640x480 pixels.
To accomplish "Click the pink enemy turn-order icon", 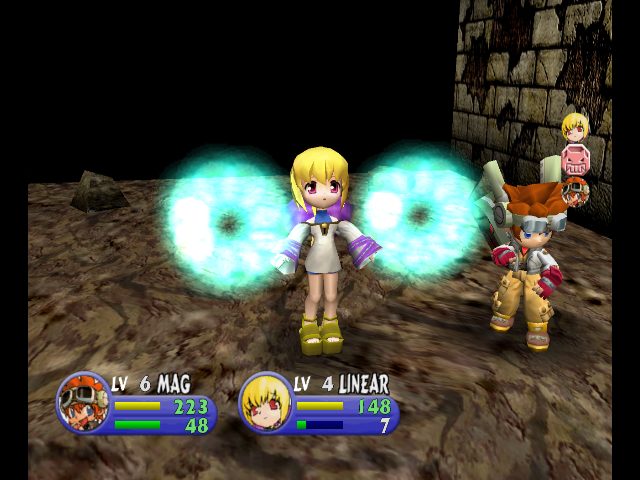I will (x=574, y=159).
